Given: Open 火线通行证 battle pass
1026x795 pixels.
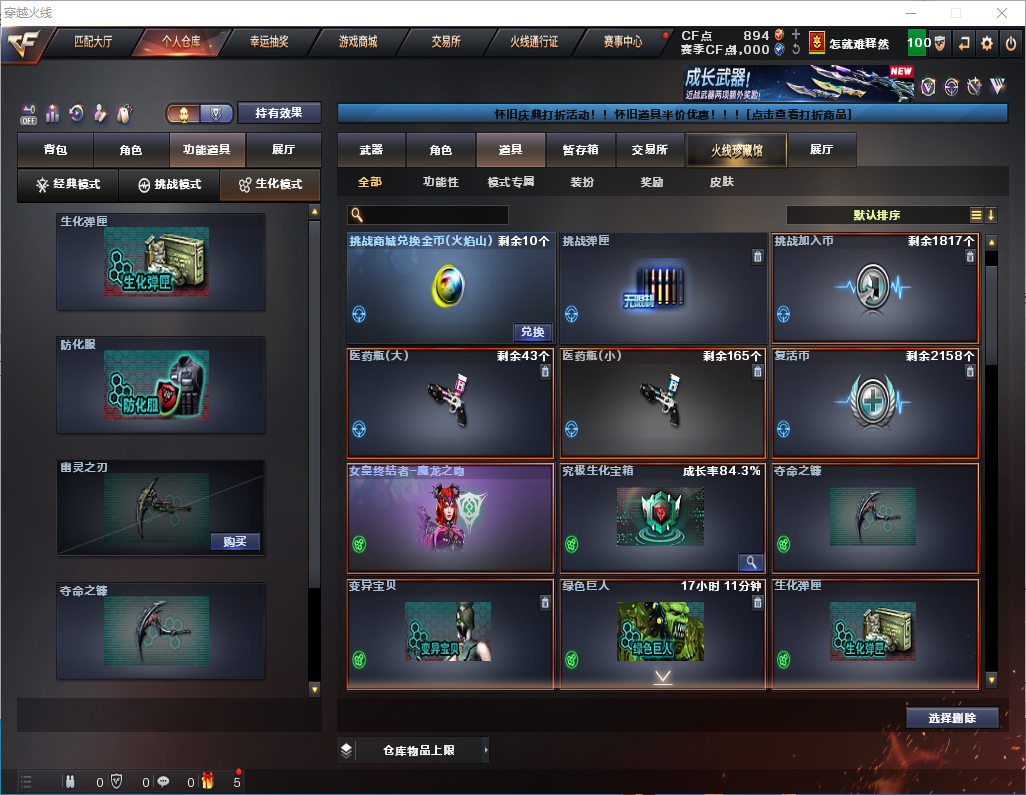Looking at the screenshot, I should click(x=534, y=42).
